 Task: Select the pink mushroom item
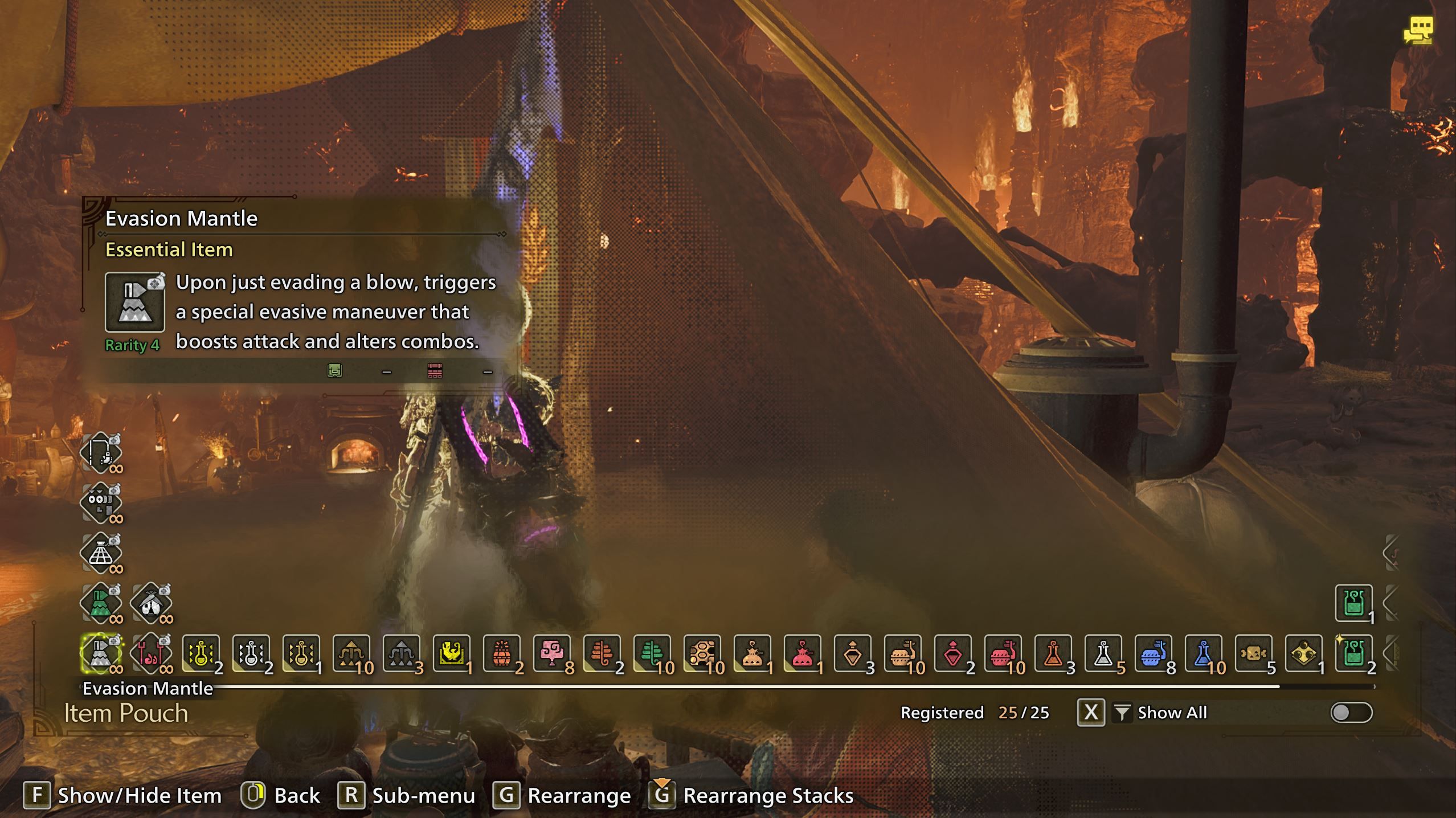(551, 653)
